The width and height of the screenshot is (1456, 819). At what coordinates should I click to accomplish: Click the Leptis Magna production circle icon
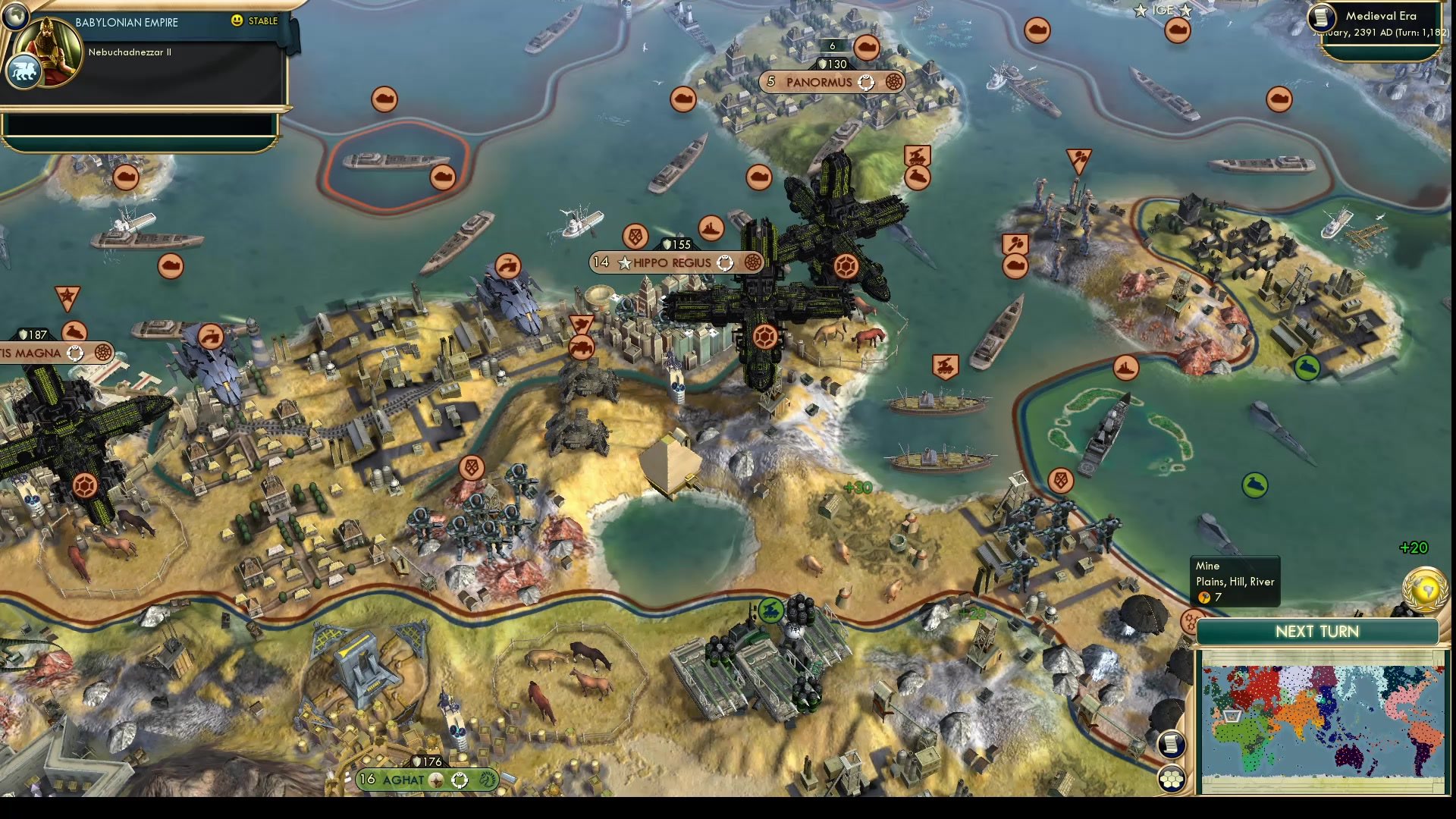pyautogui.click(x=104, y=353)
